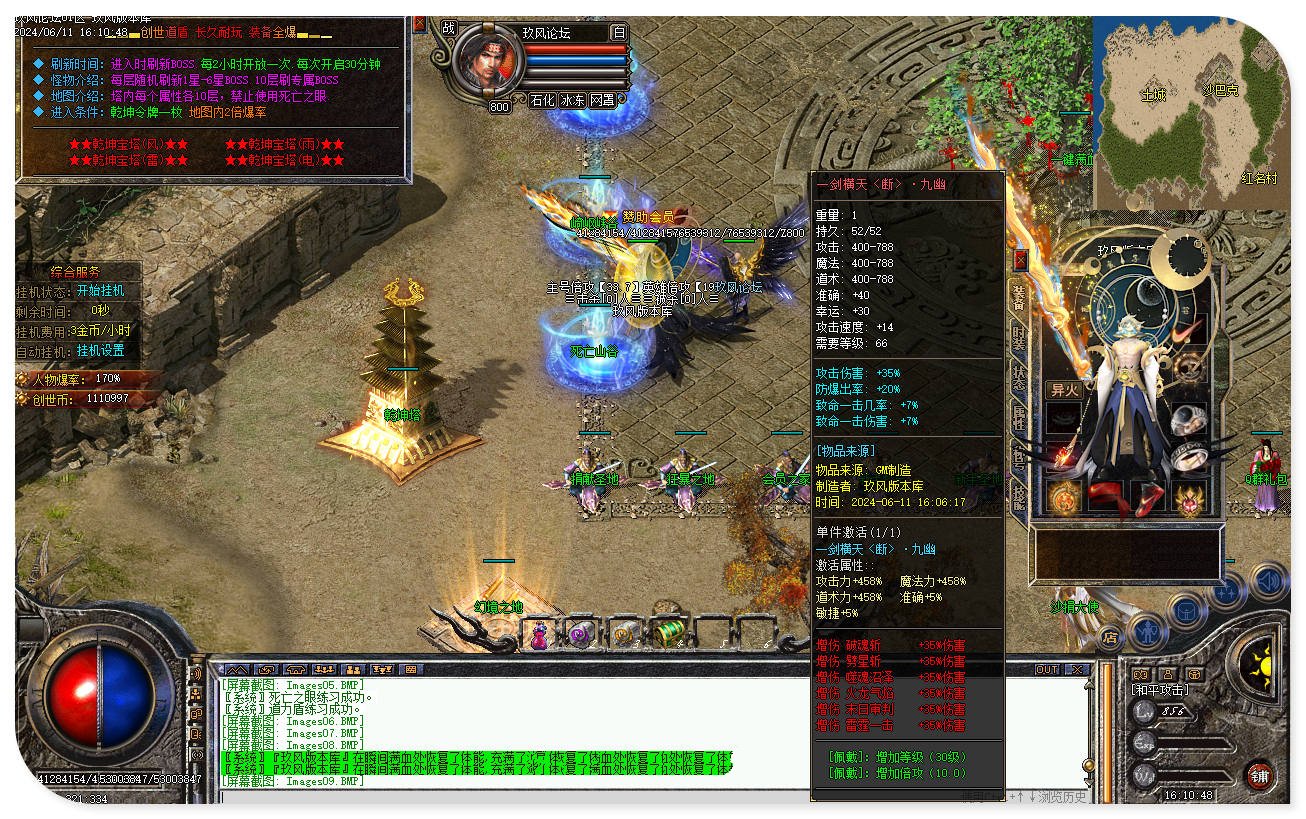This screenshot has width=1306, height=819.
Task: Open the 乾坤宝塔(电) tower entry
Action: [x=285, y=160]
